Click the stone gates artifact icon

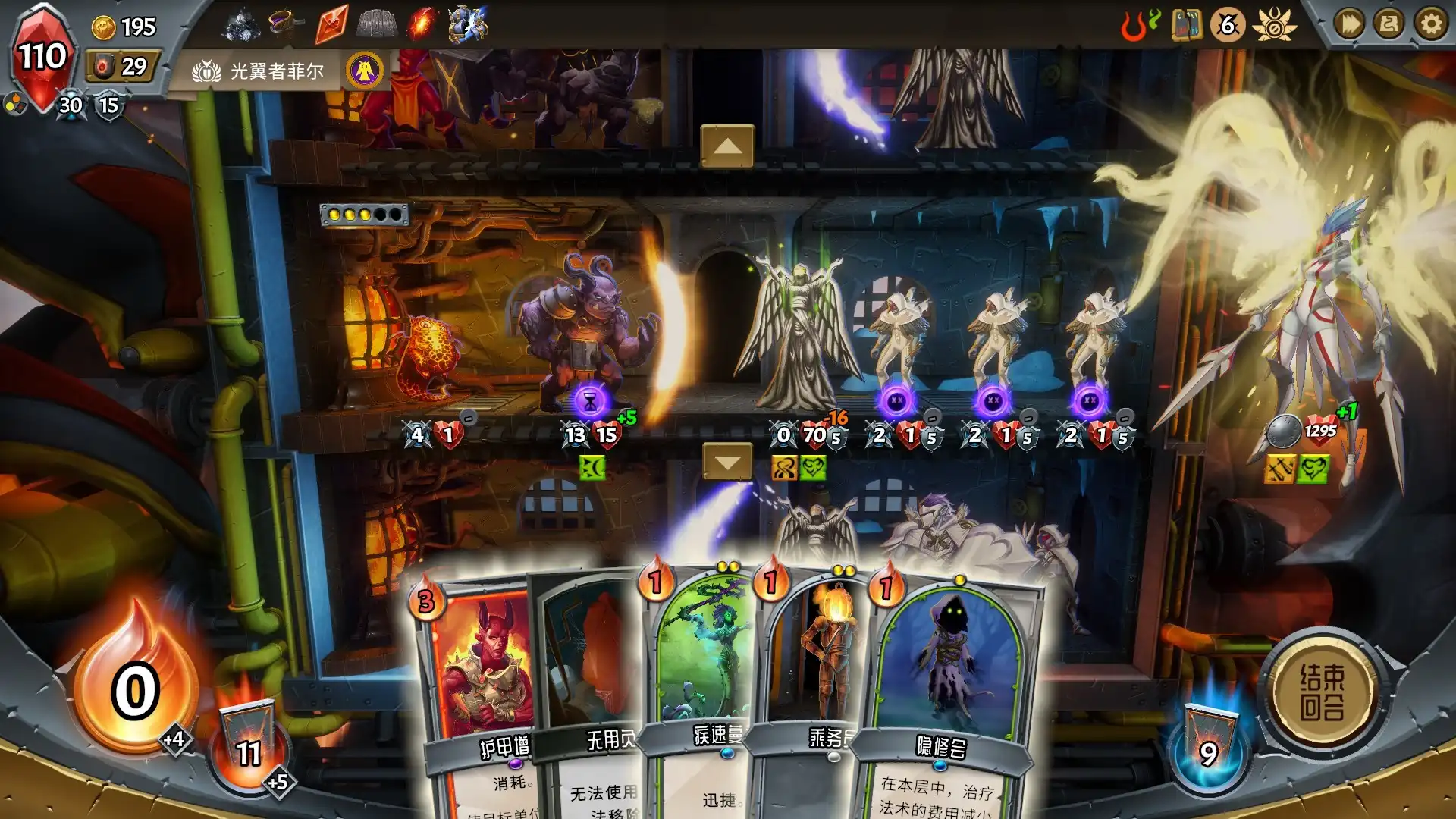377,24
